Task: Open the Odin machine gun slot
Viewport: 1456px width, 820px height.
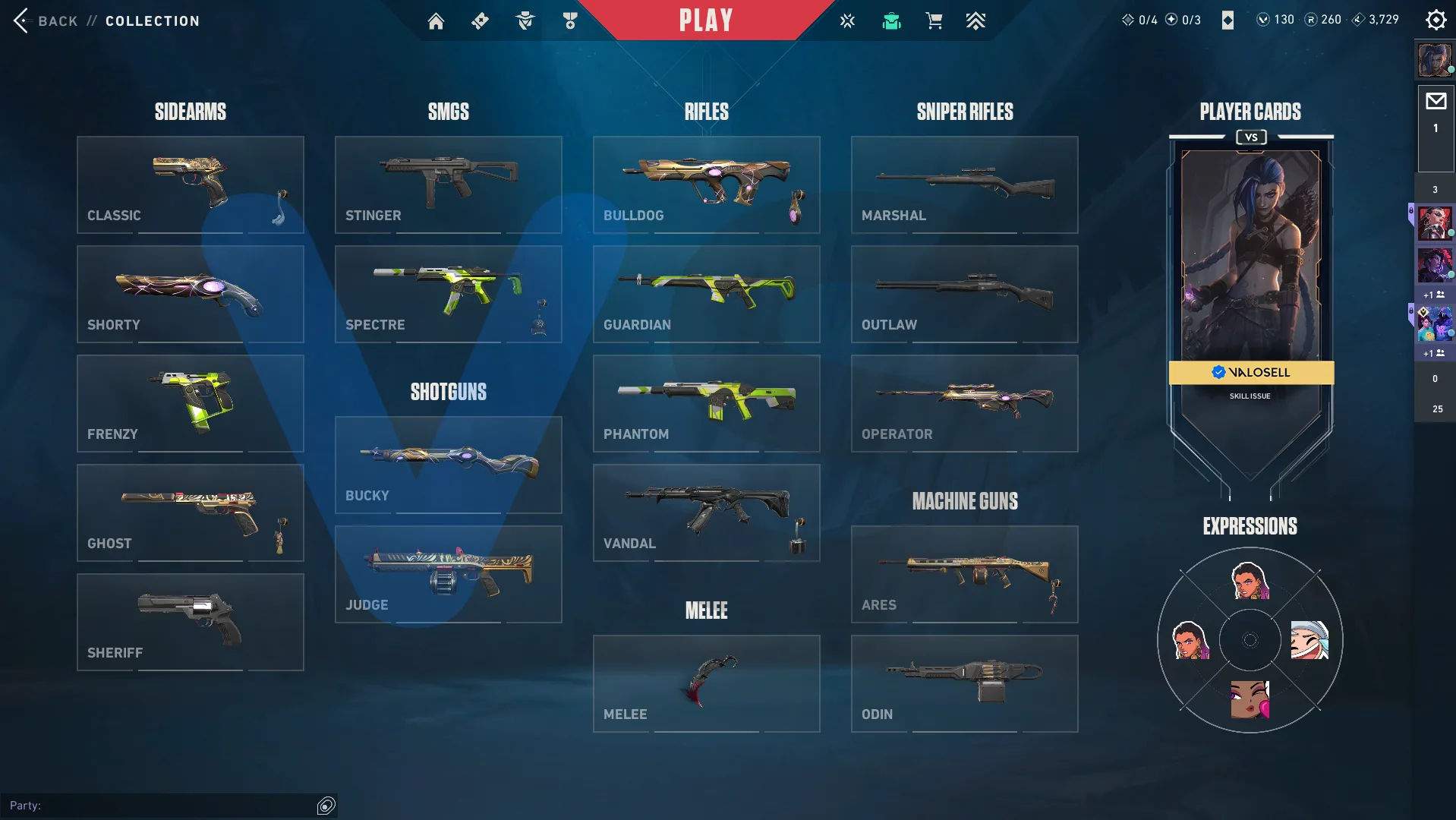Action: tap(964, 683)
